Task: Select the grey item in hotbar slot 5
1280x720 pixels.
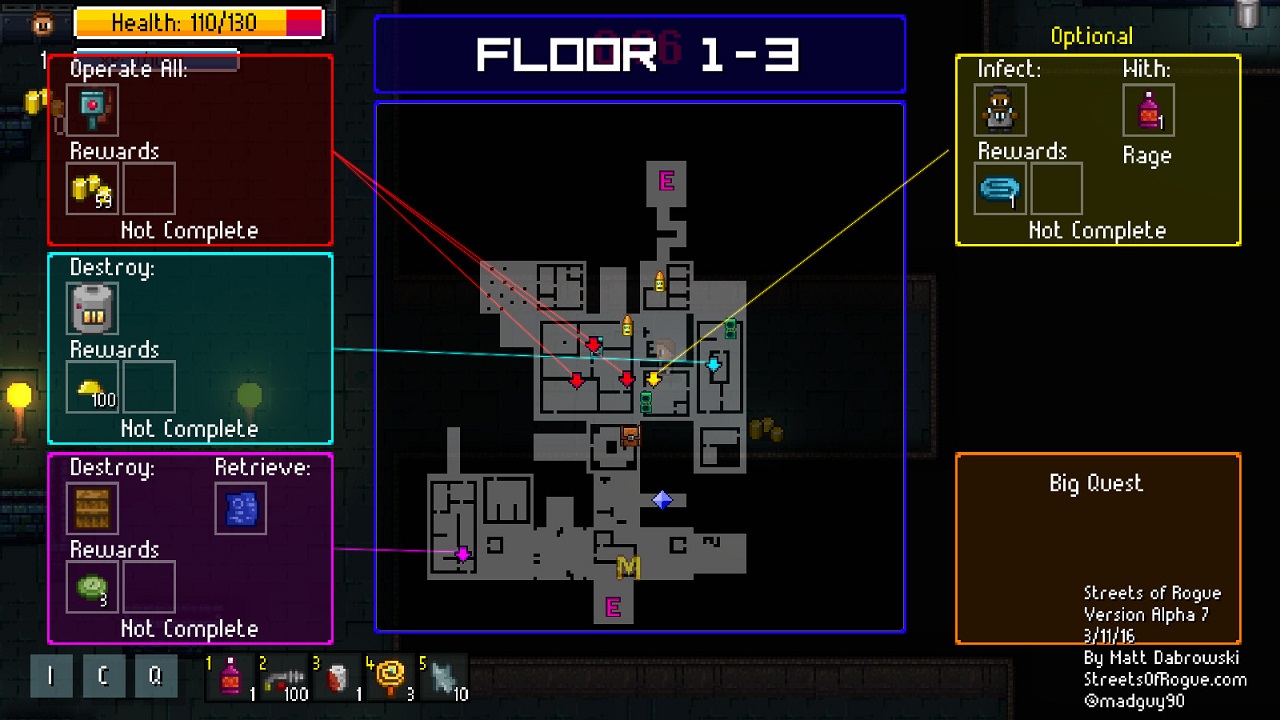Action: (443, 678)
